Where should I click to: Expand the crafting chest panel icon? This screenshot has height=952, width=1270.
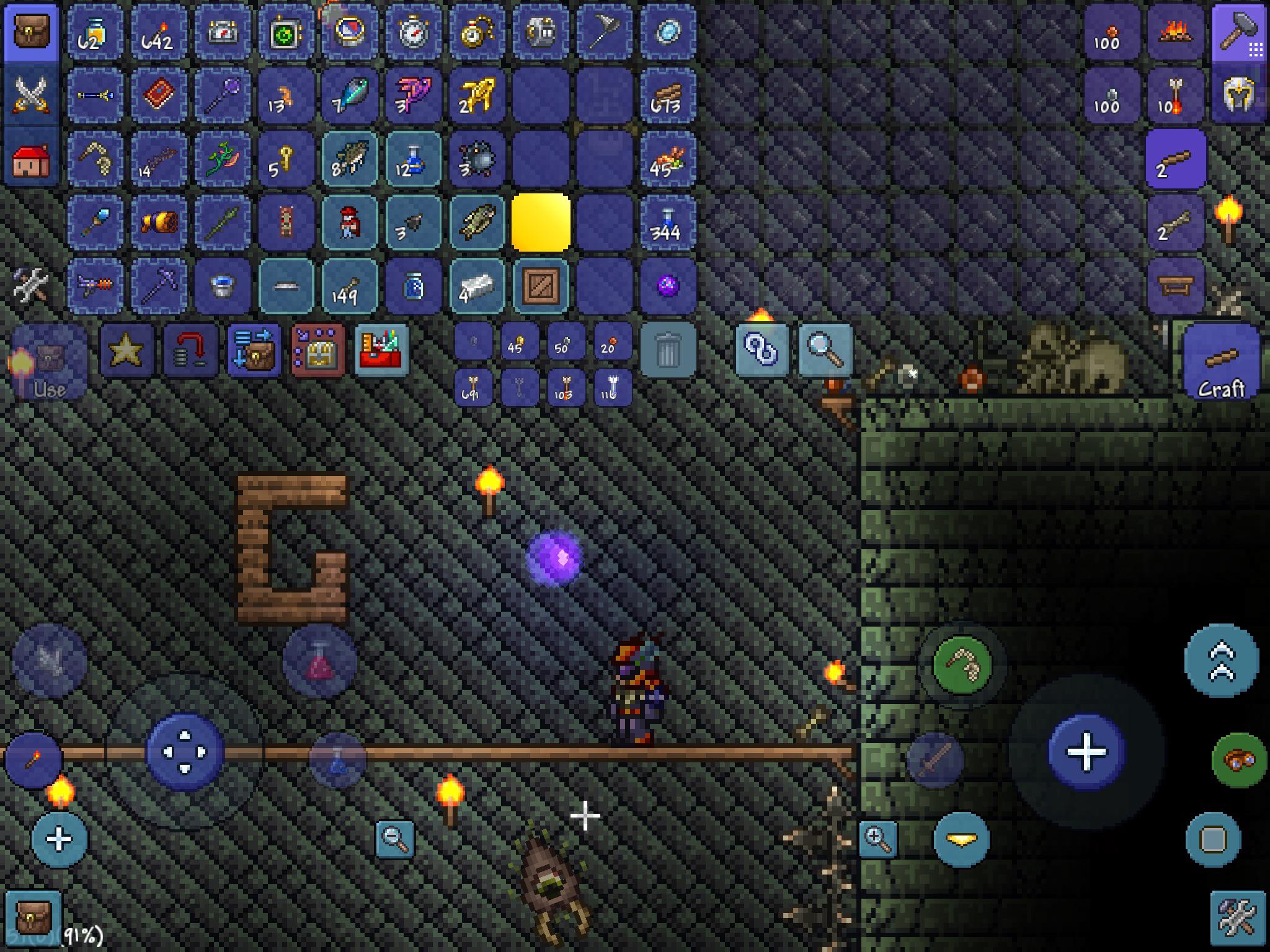click(318, 351)
